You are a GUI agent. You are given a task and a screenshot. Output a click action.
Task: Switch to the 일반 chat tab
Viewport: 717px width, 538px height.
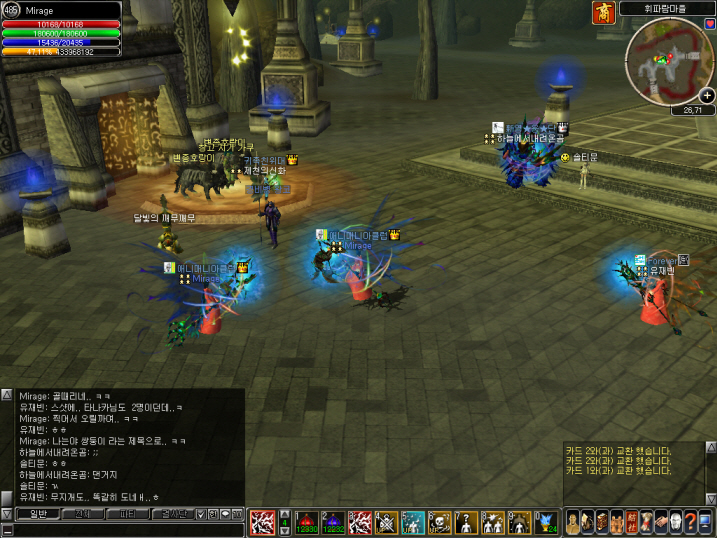coord(37,514)
